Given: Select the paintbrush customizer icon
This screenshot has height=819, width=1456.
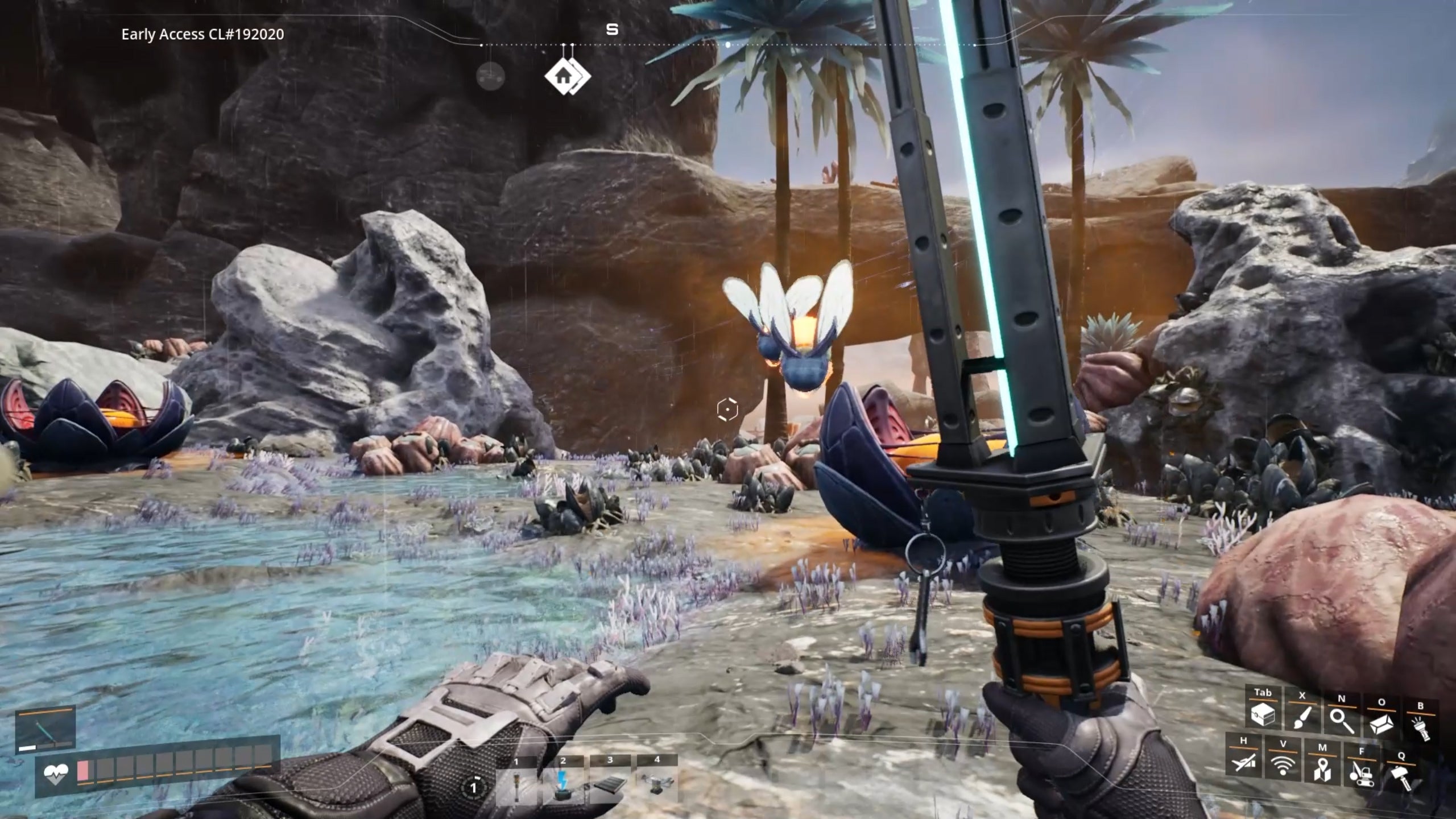Looking at the screenshot, I should tap(1302, 718).
